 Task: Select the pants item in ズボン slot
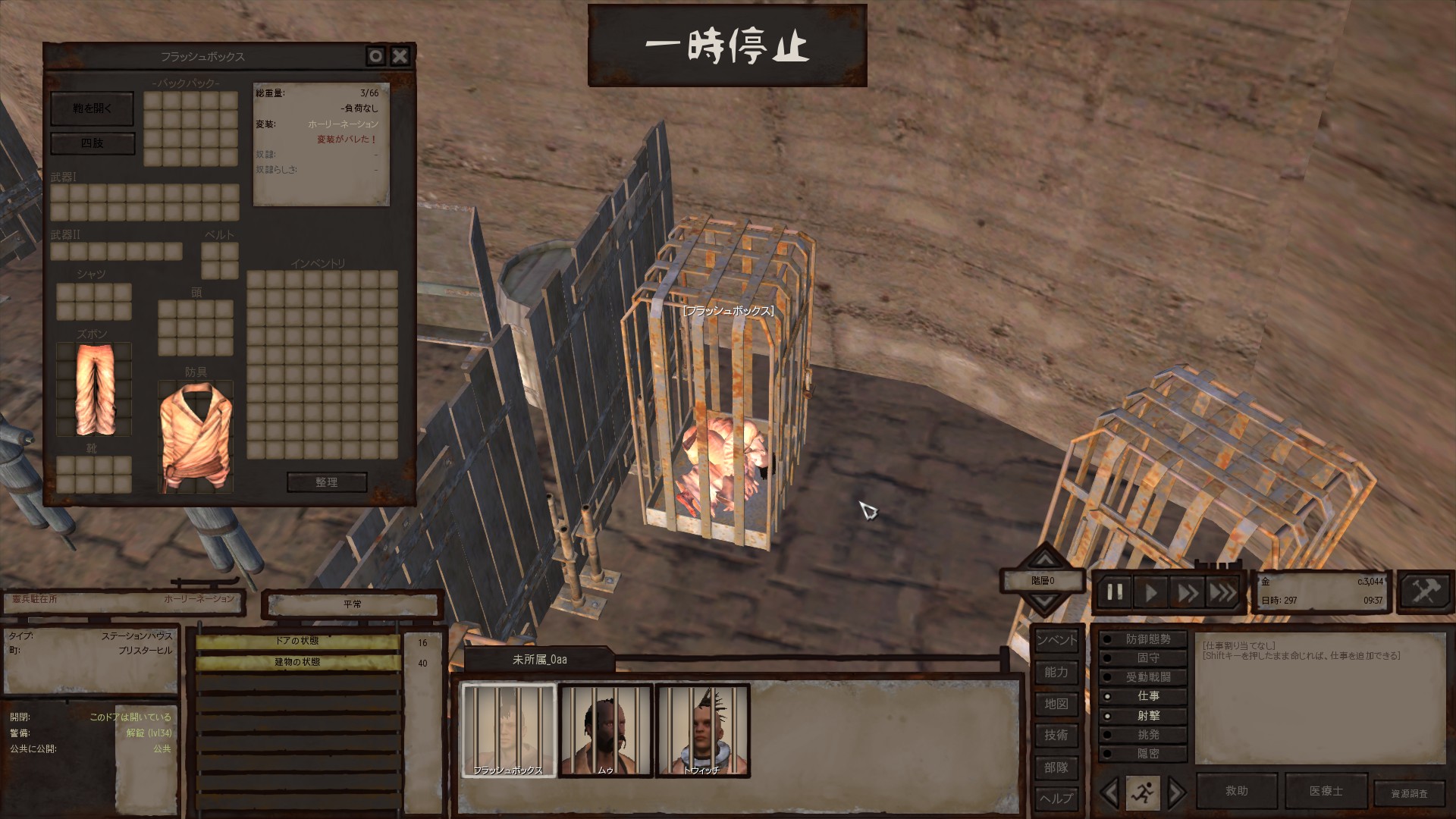(94, 390)
